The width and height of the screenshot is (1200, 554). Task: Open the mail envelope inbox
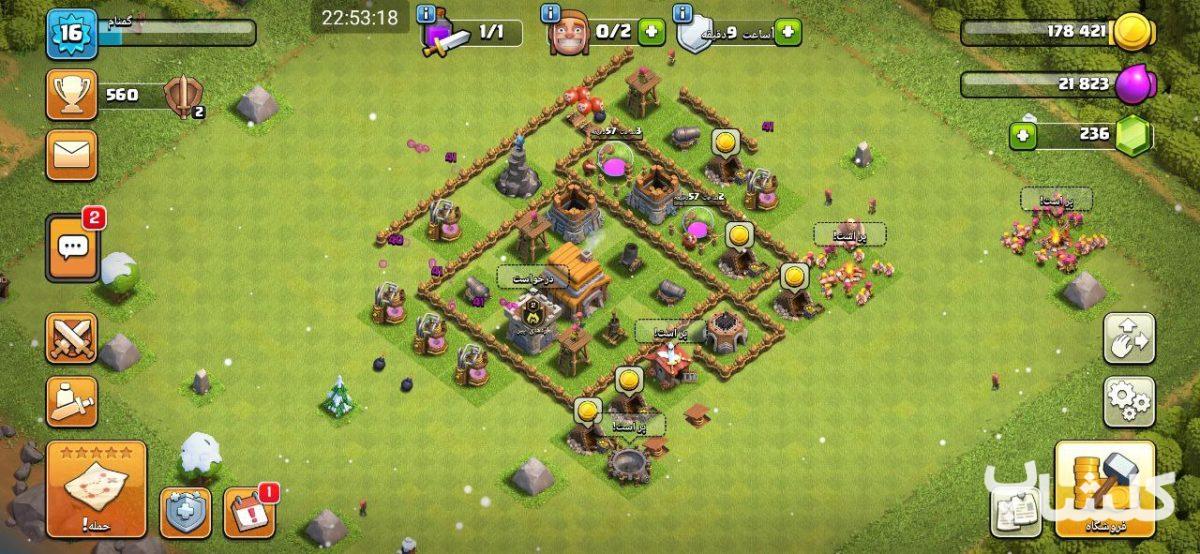point(71,155)
